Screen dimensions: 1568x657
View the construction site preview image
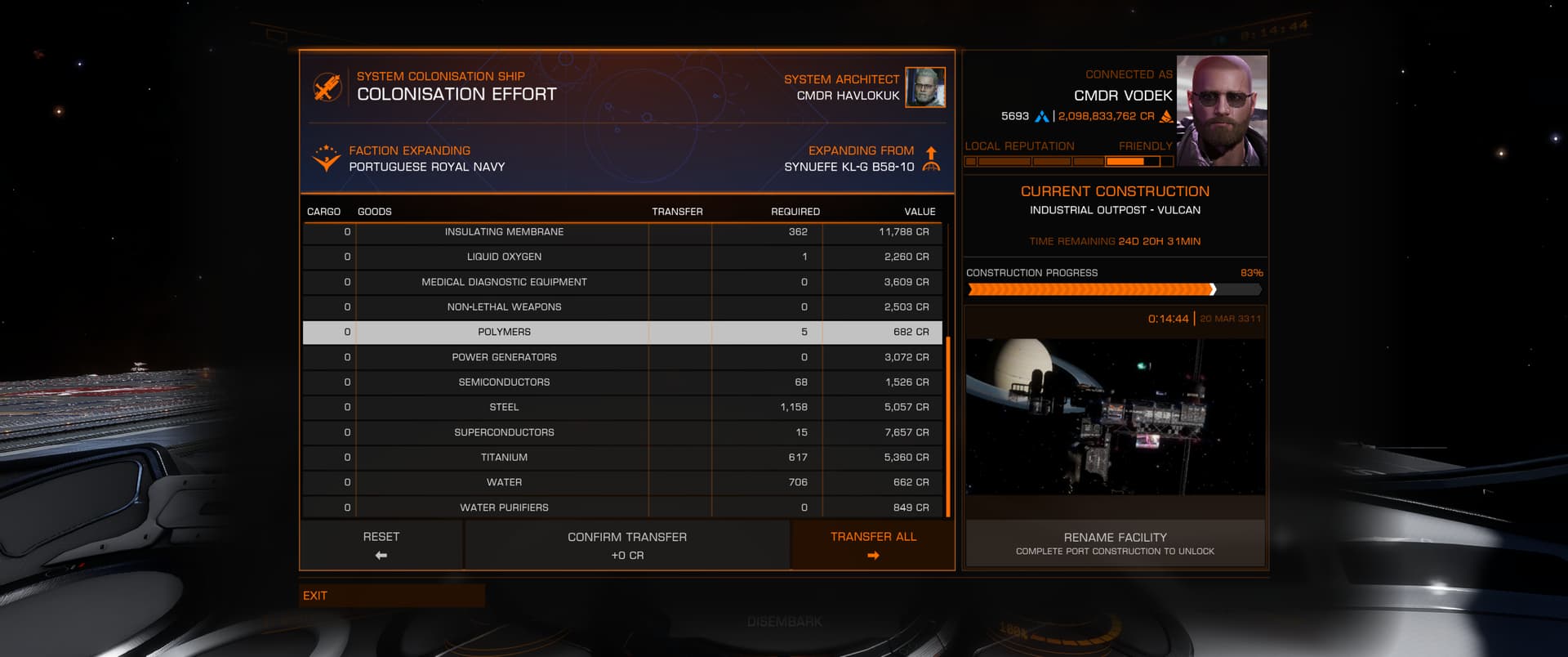click(x=1115, y=417)
